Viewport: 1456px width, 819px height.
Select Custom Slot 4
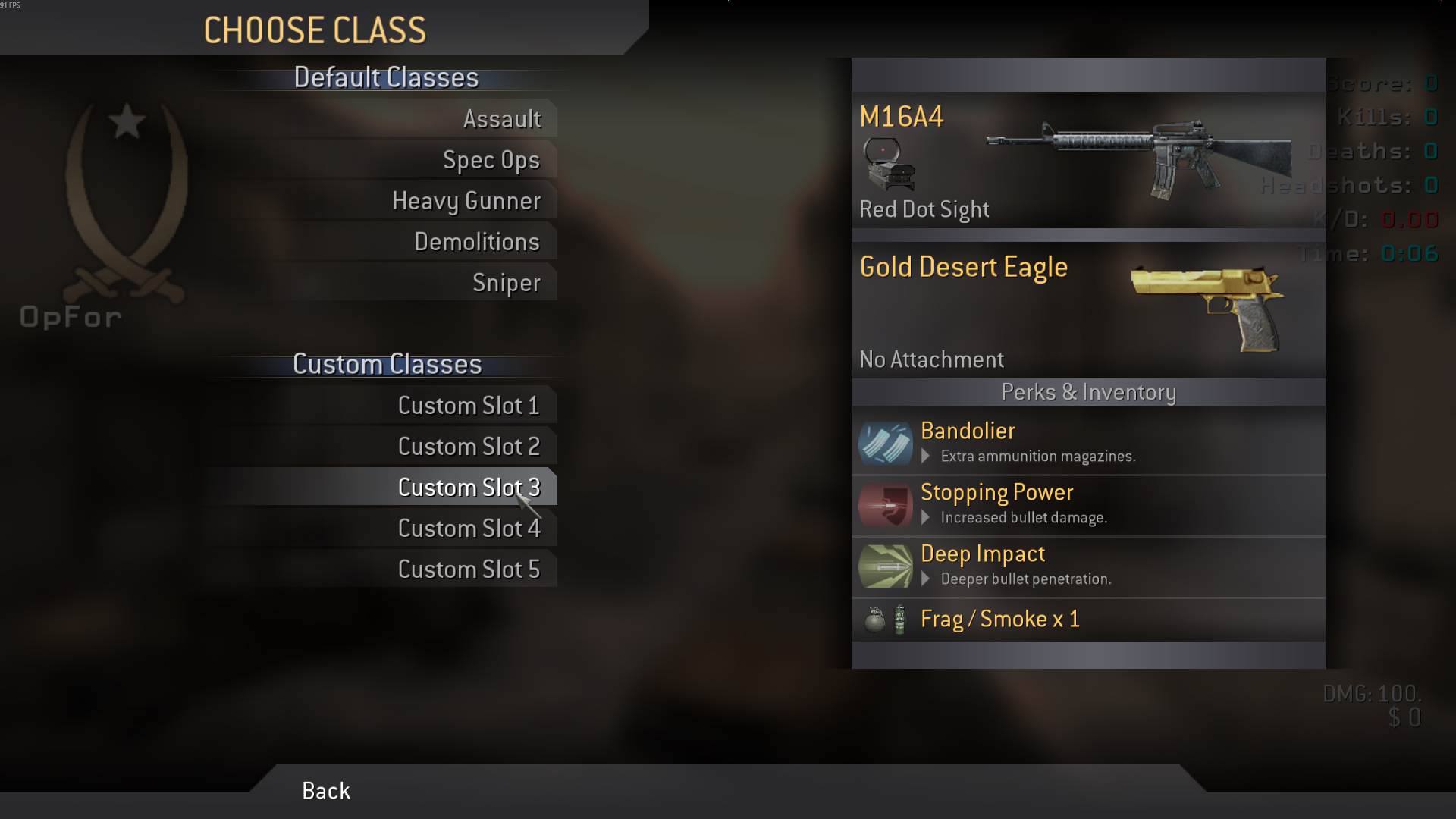point(469,529)
